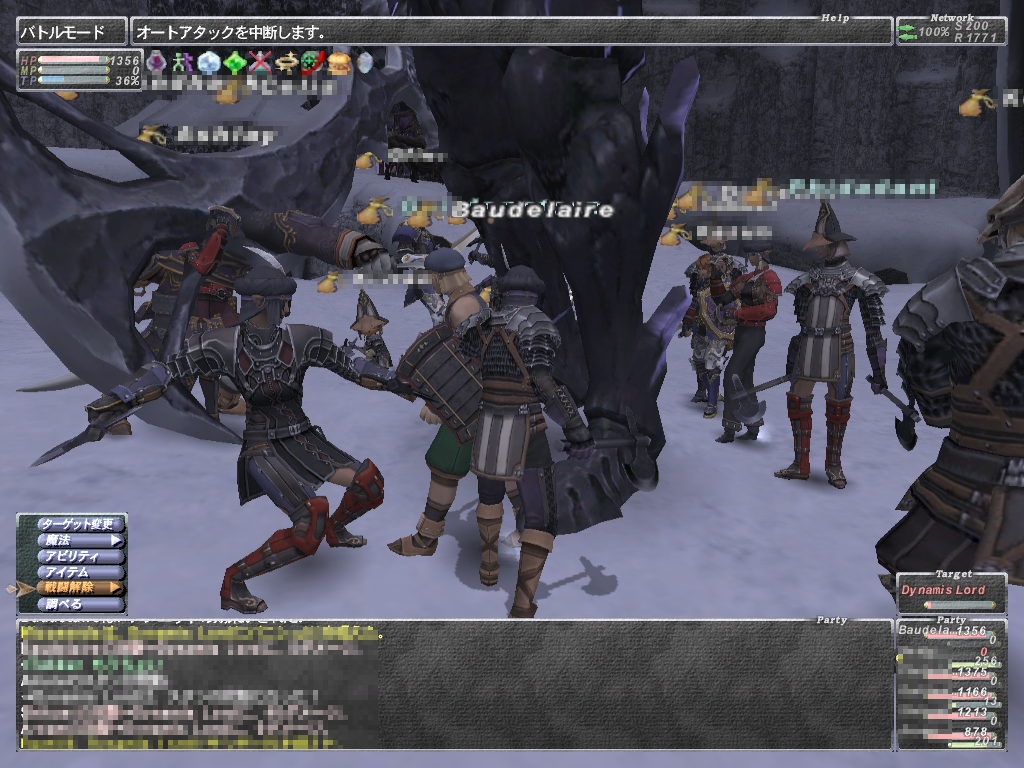Click the golden halo ring status icon
The width and height of the screenshot is (1024, 768).
287,63
